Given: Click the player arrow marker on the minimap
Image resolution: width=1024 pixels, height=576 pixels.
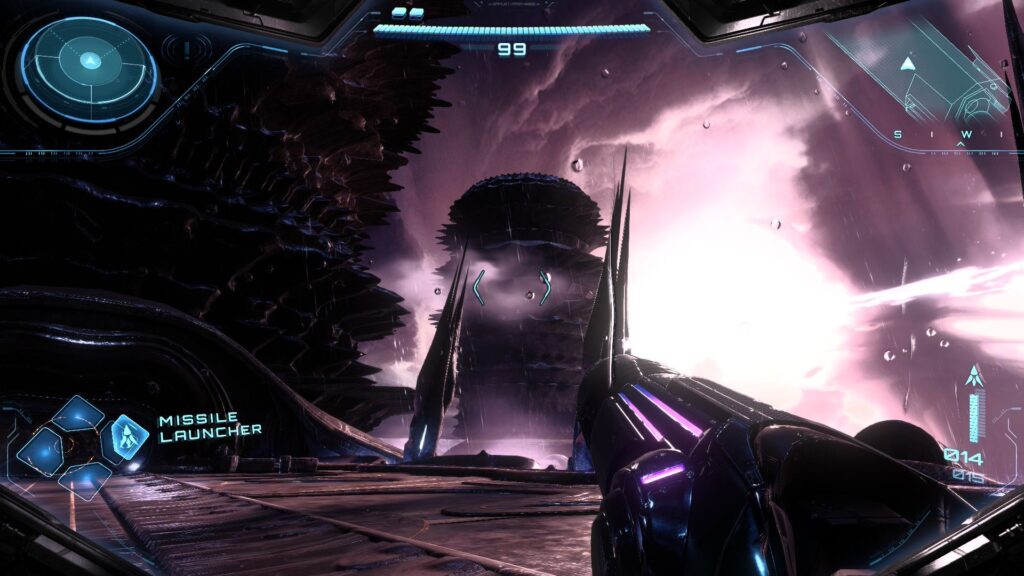Looking at the screenshot, I should 907,64.
